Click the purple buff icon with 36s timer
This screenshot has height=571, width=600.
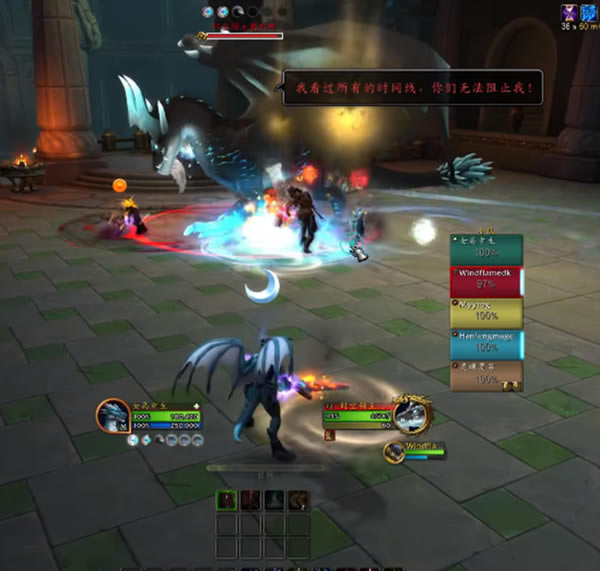tap(569, 12)
